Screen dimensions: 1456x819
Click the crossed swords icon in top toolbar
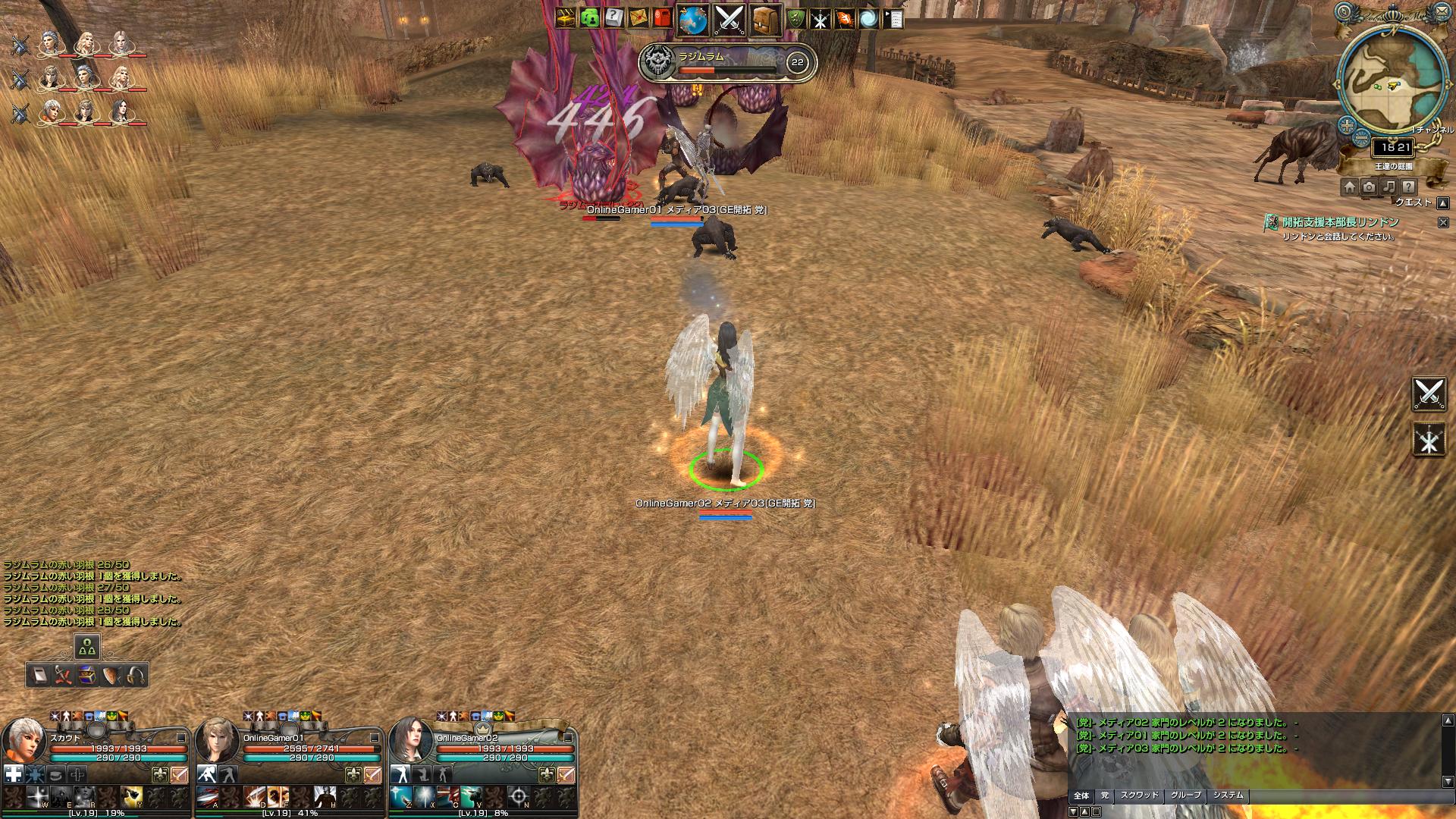coord(730,20)
